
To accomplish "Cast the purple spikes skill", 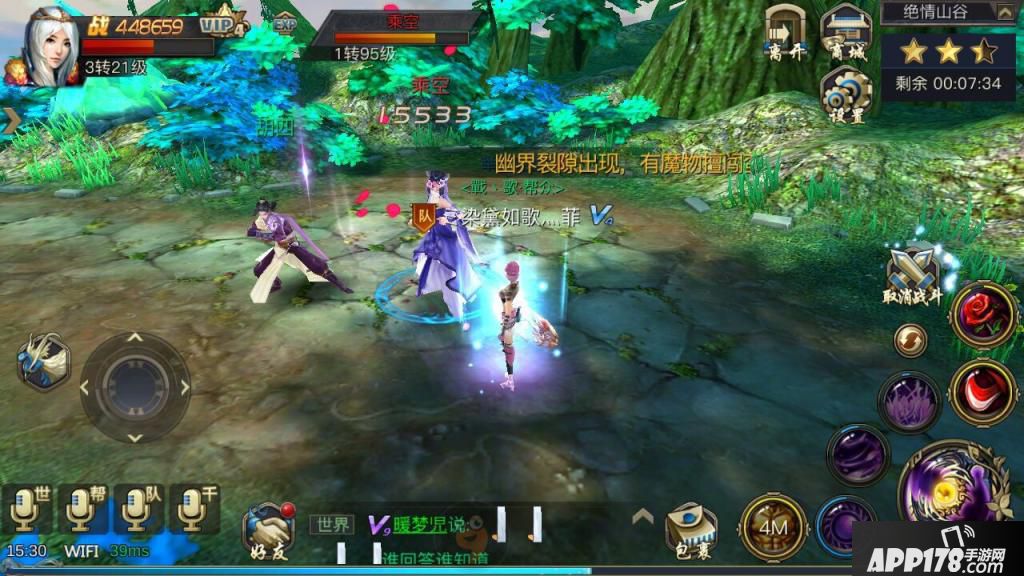I will [910, 402].
